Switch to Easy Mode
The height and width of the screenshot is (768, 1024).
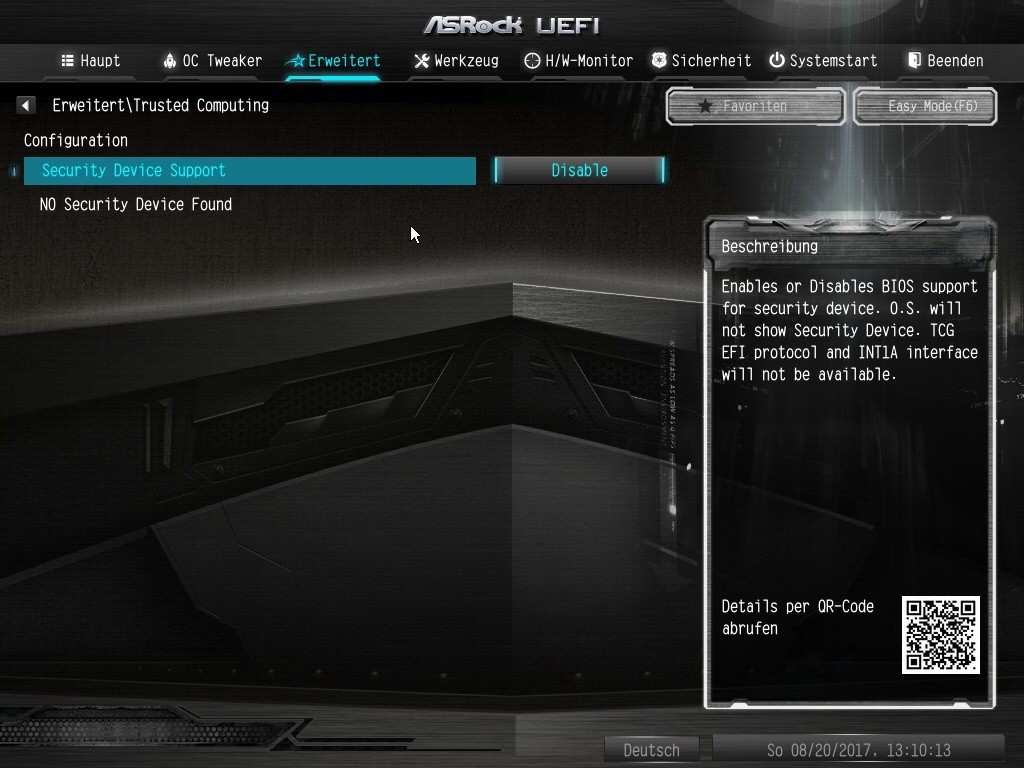925,106
